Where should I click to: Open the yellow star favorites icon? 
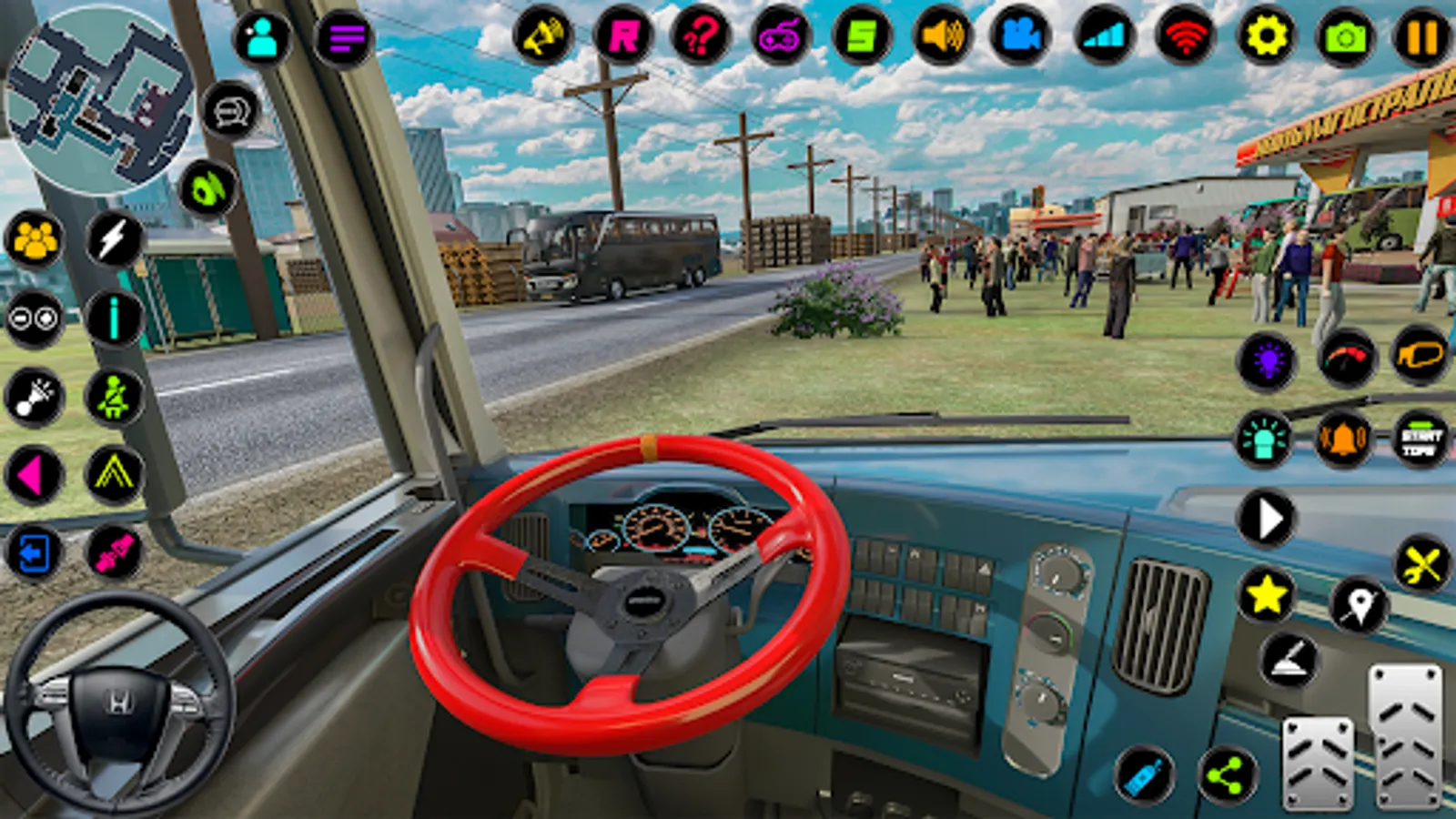1267,596
